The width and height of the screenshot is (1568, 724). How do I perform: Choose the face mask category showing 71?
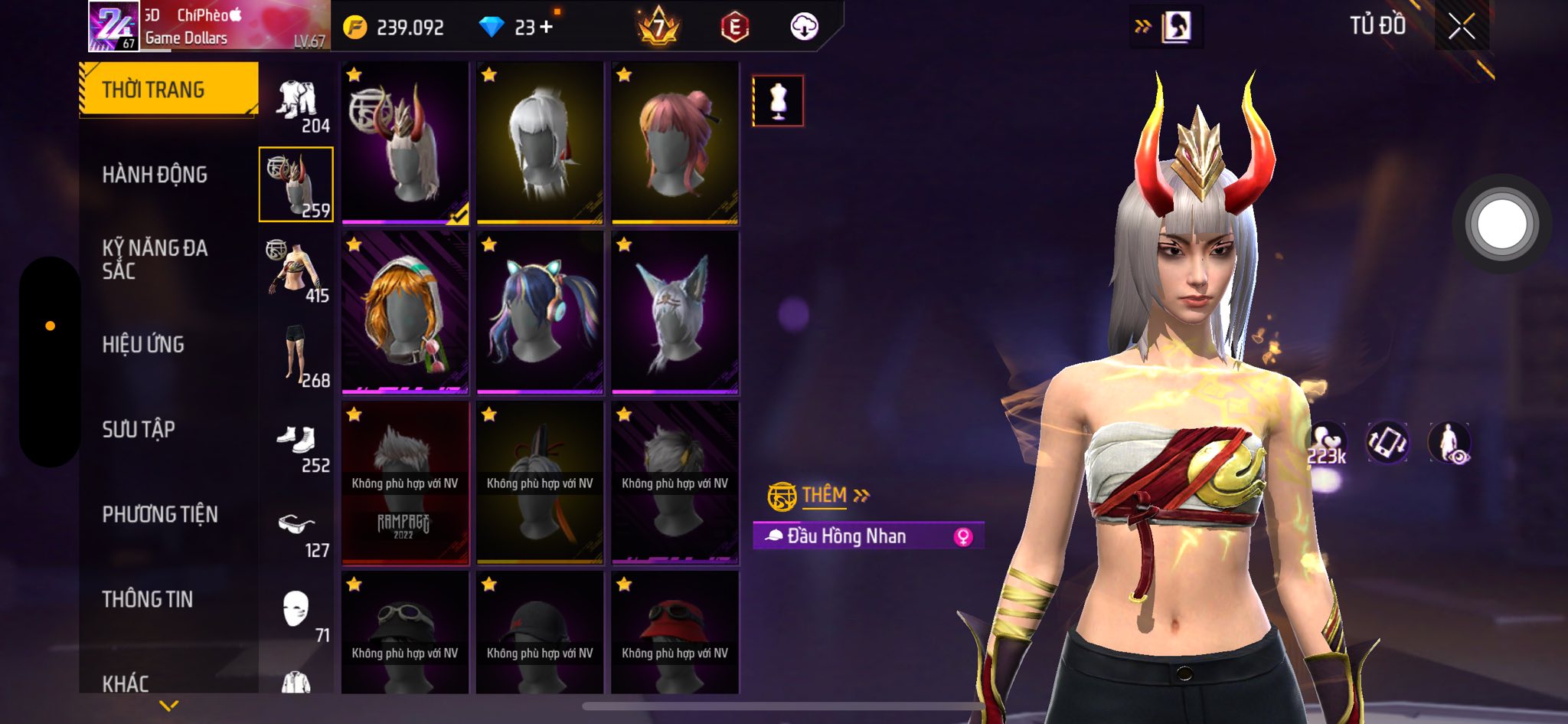[x=297, y=613]
